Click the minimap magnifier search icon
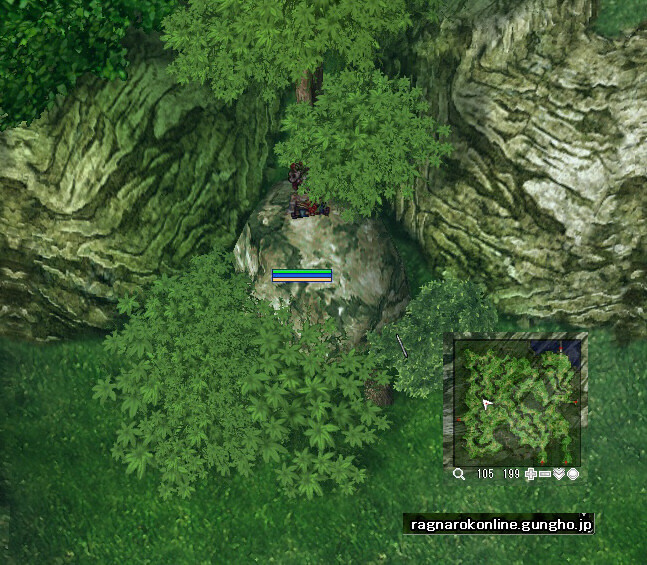647x565 pixels. click(459, 474)
